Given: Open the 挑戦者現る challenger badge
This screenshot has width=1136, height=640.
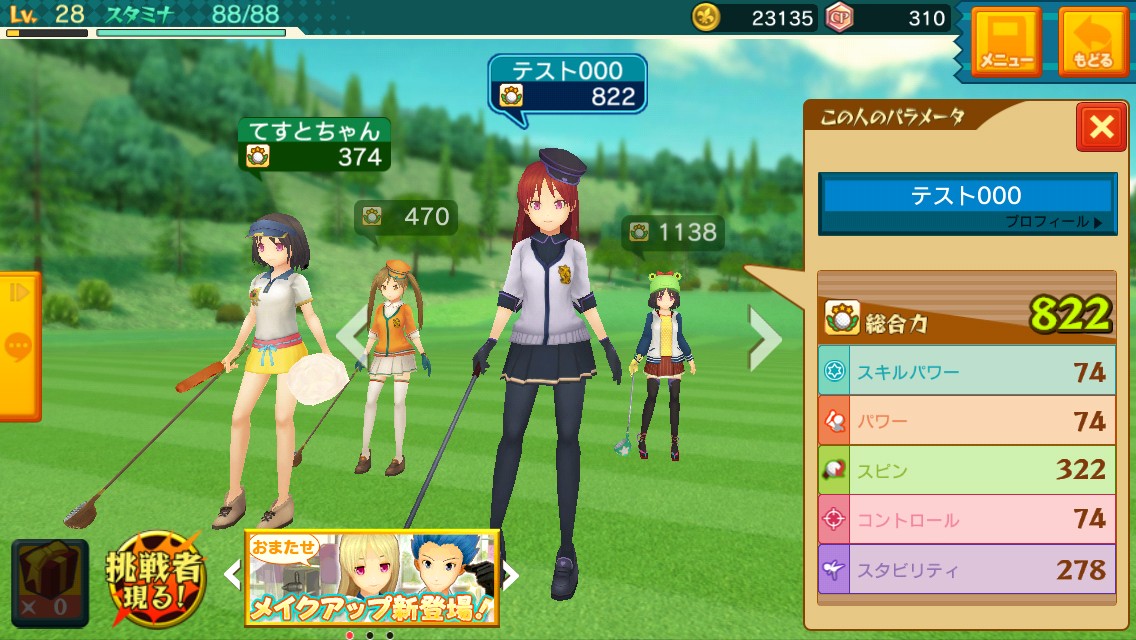Looking at the screenshot, I should (156, 577).
